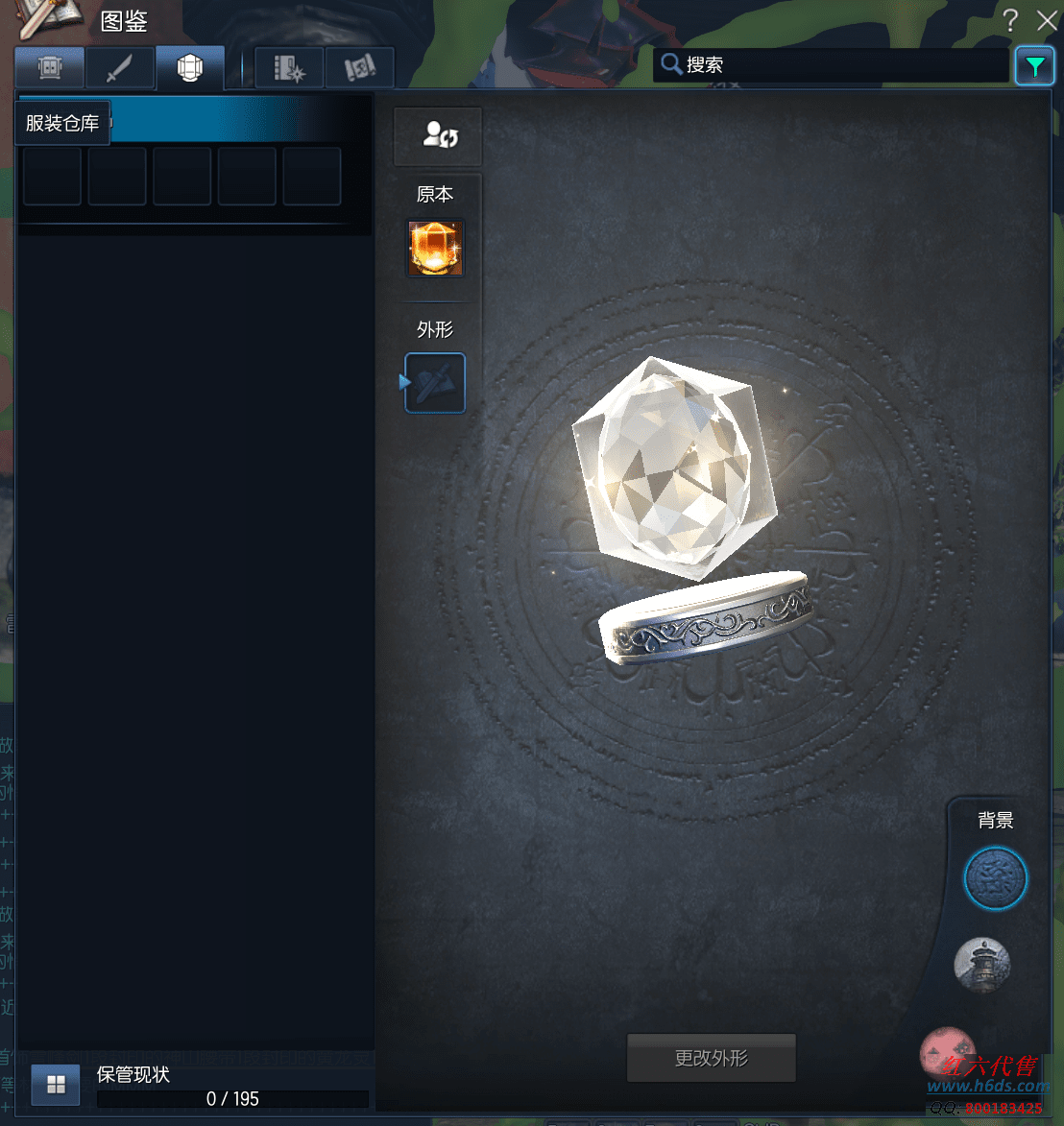Open the scroll map tab
1064x1126 pixels.
[359, 68]
